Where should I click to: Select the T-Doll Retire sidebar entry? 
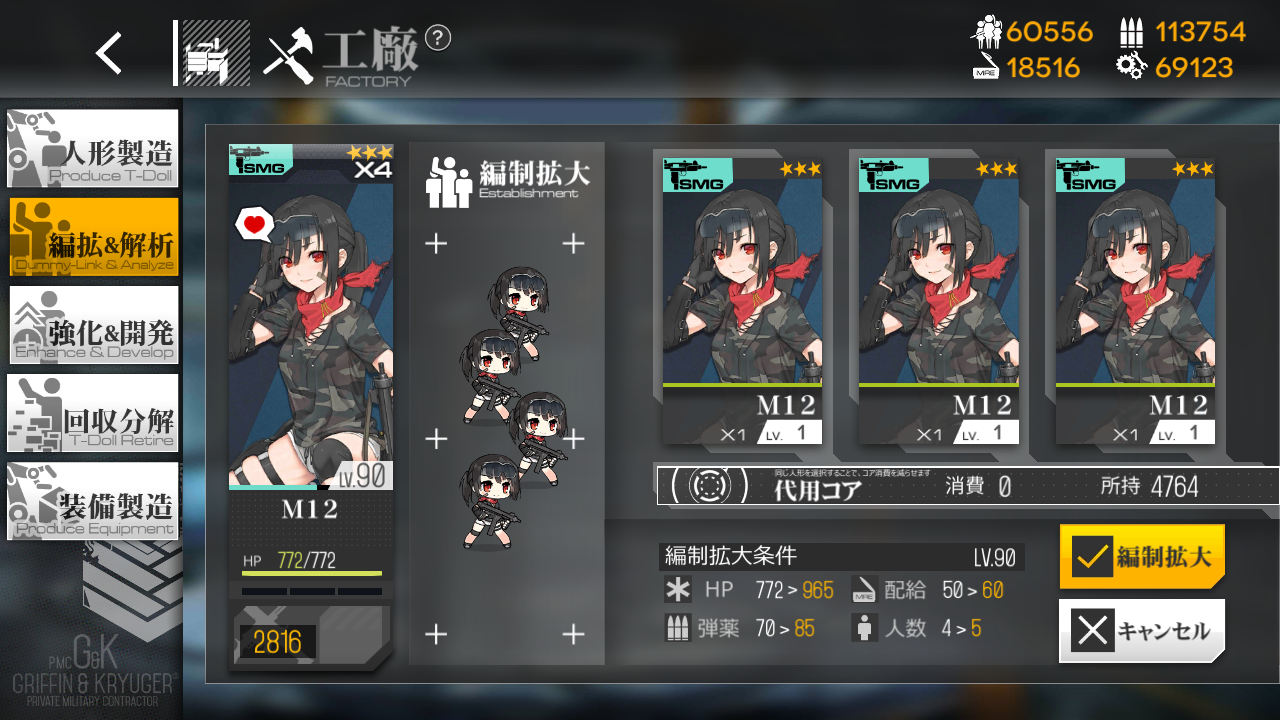point(91,413)
